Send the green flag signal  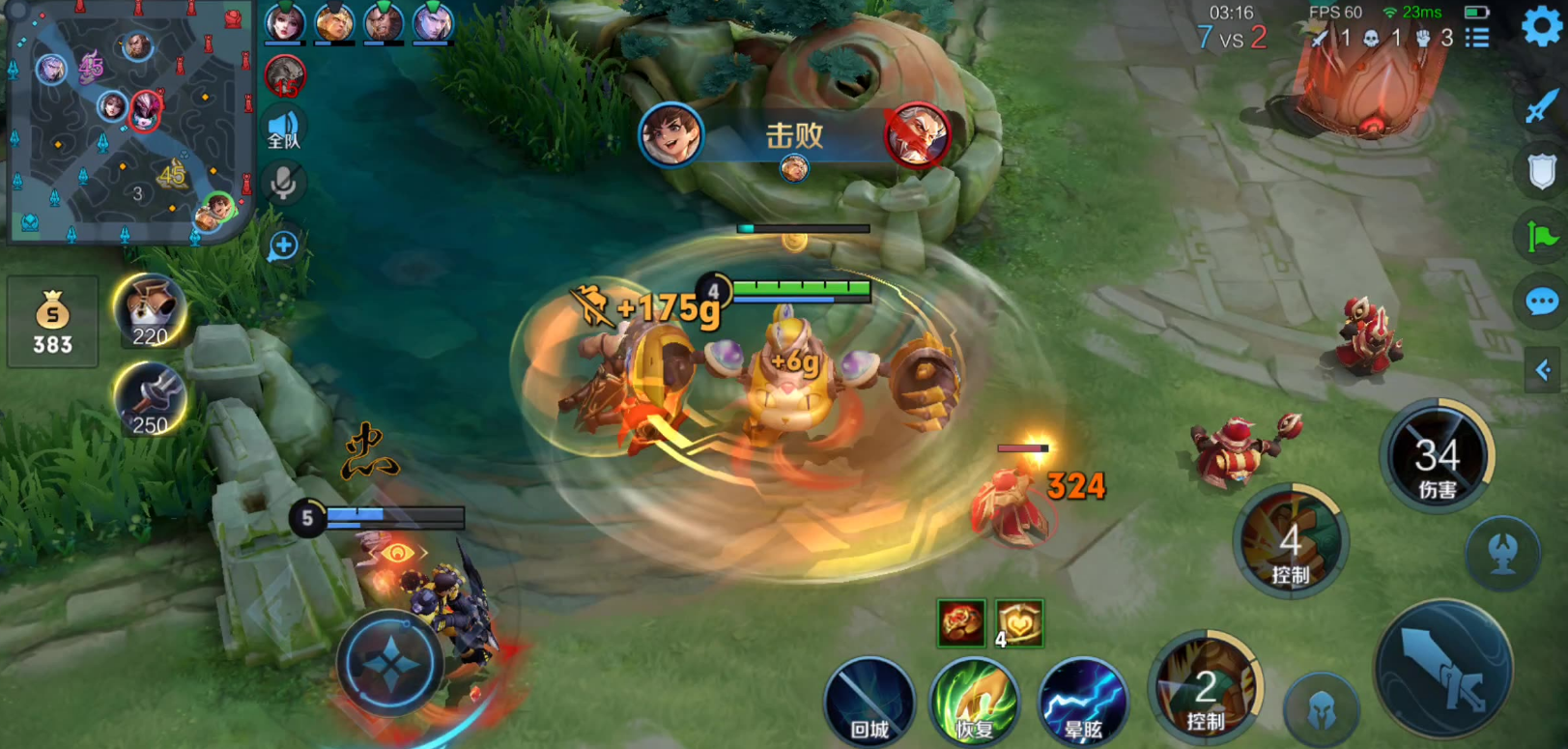point(1541,235)
